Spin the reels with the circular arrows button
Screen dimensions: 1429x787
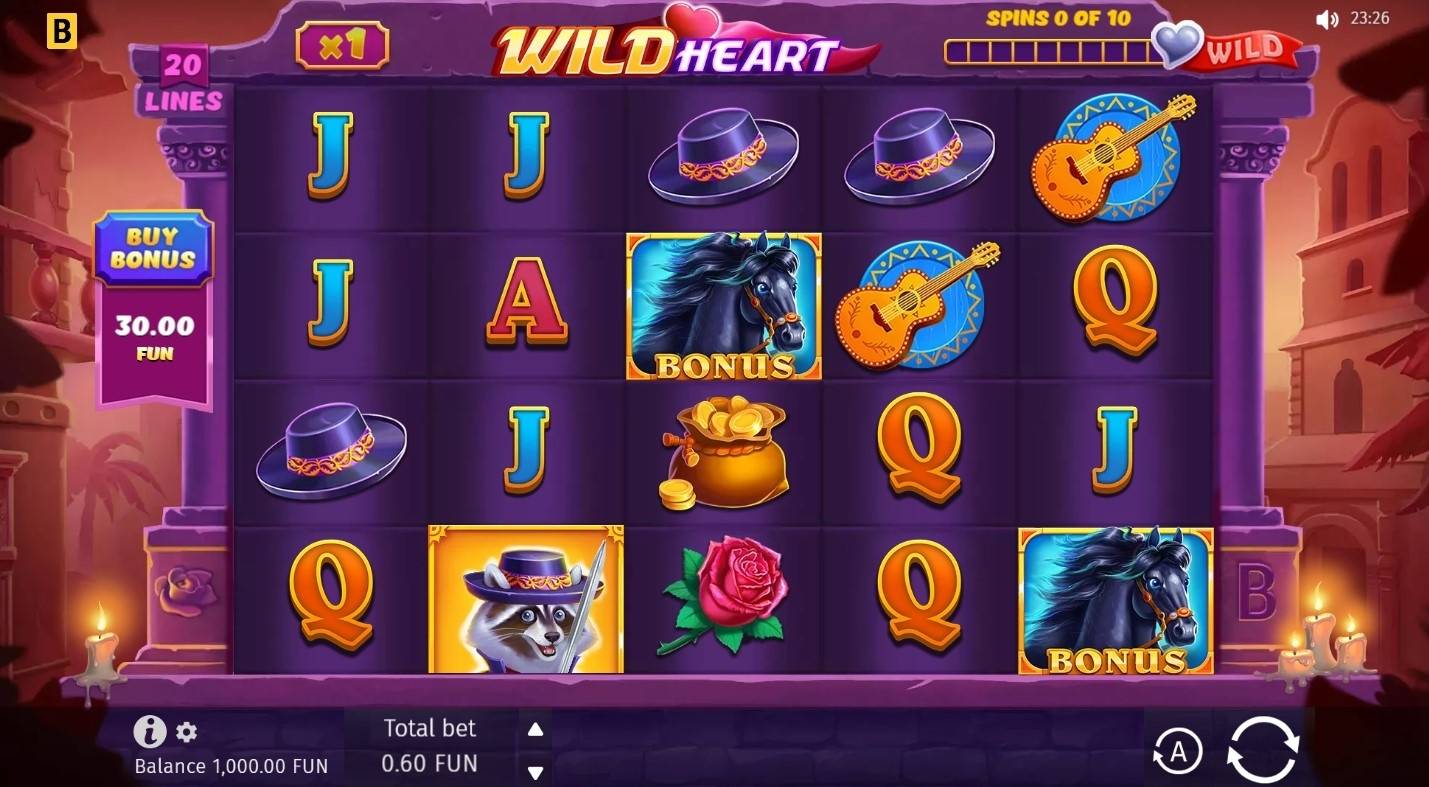1263,748
